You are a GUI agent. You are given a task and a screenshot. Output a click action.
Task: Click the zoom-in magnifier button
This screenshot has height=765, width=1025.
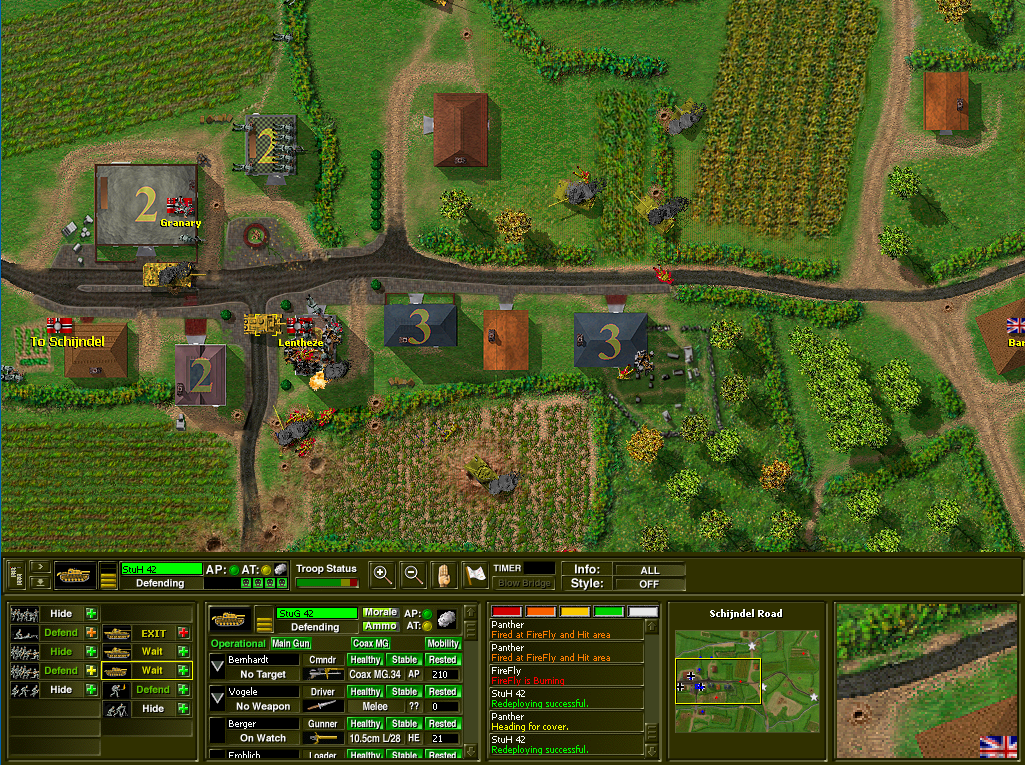coord(381,574)
